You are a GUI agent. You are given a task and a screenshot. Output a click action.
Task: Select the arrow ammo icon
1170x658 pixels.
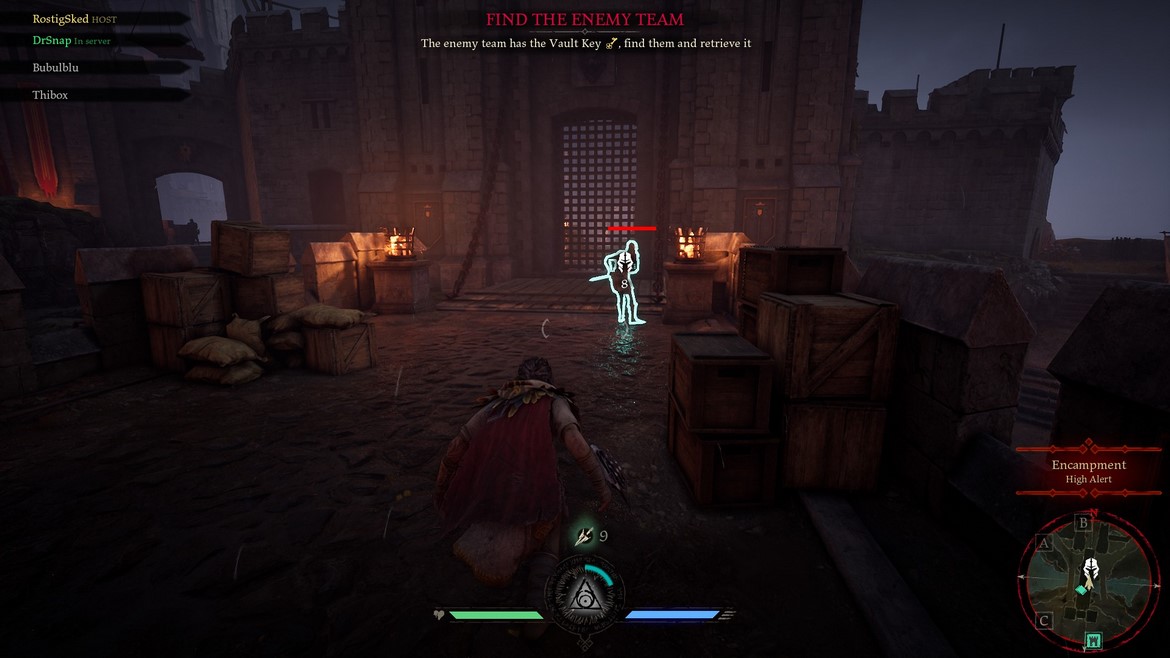584,536
